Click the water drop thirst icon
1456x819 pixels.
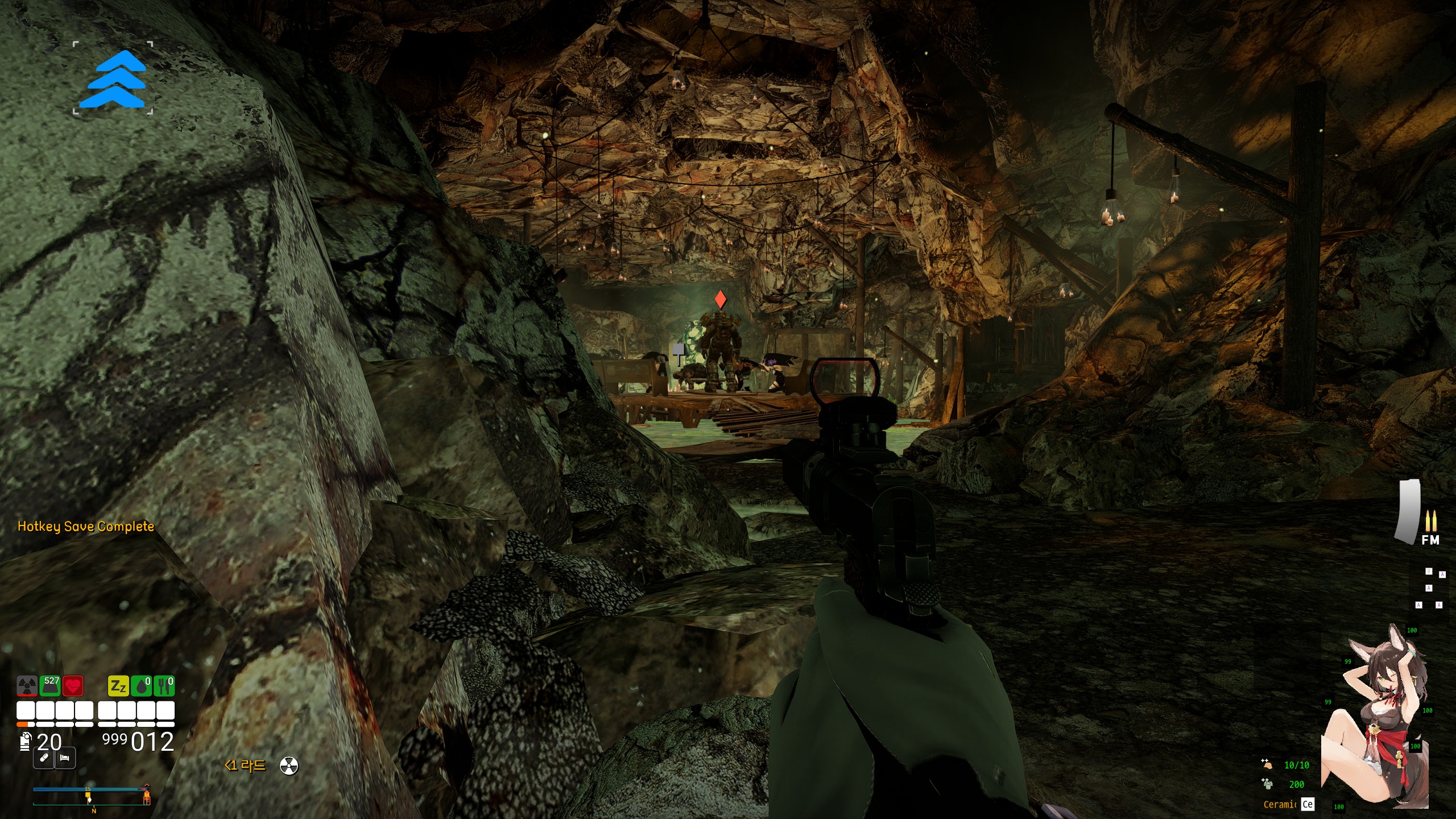[x=142, y=686]
